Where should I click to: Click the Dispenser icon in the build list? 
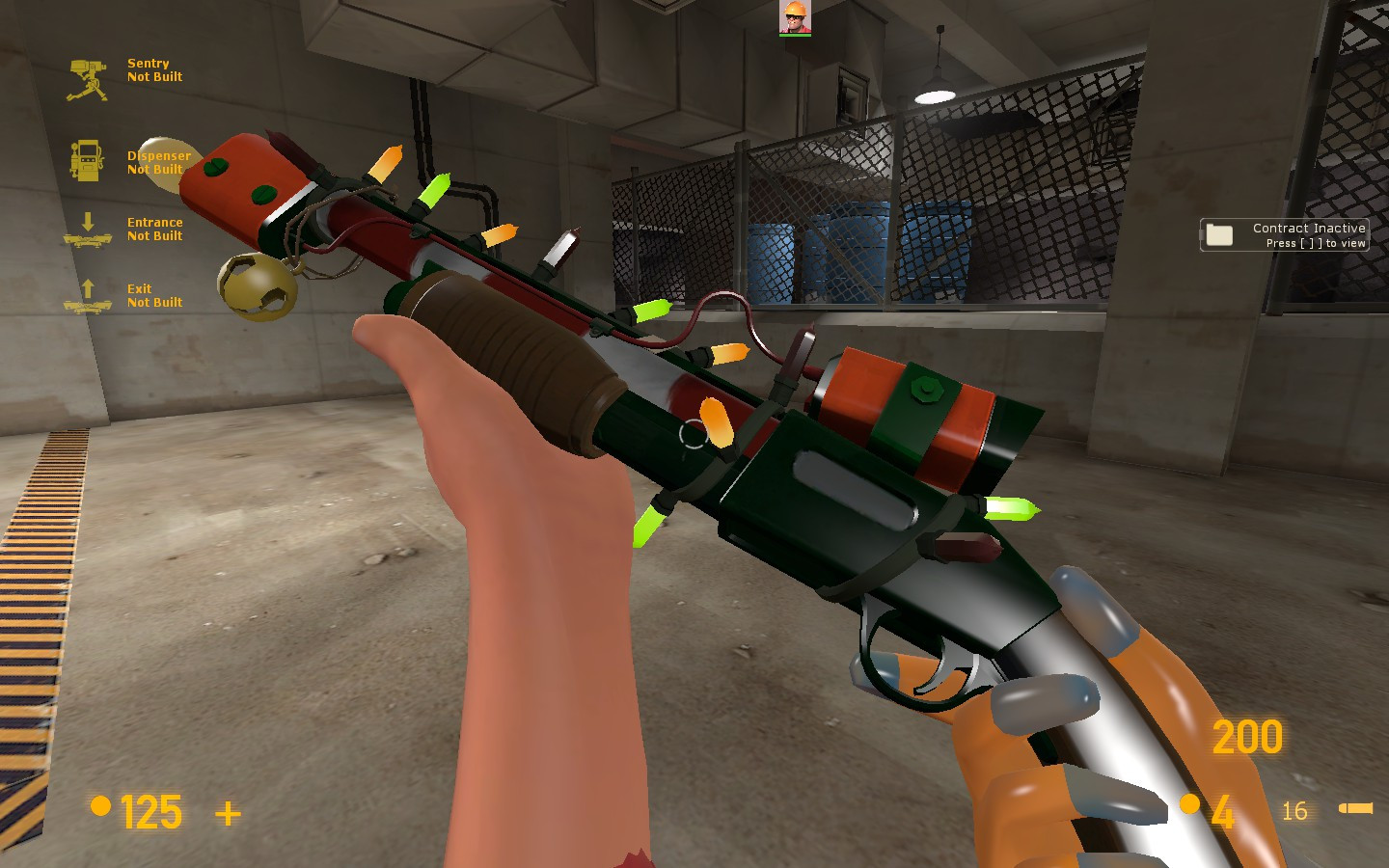(x=89, y=159)
